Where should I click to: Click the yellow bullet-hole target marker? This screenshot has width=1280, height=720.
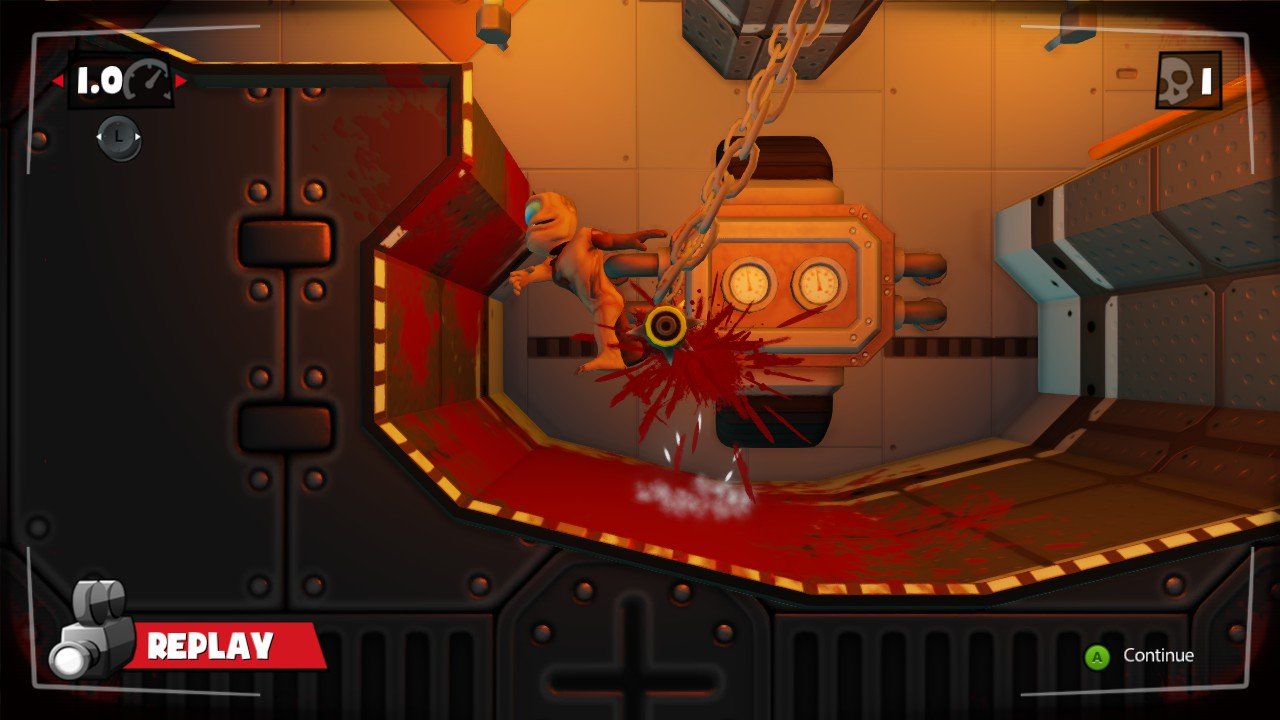[x=665, y=324]
